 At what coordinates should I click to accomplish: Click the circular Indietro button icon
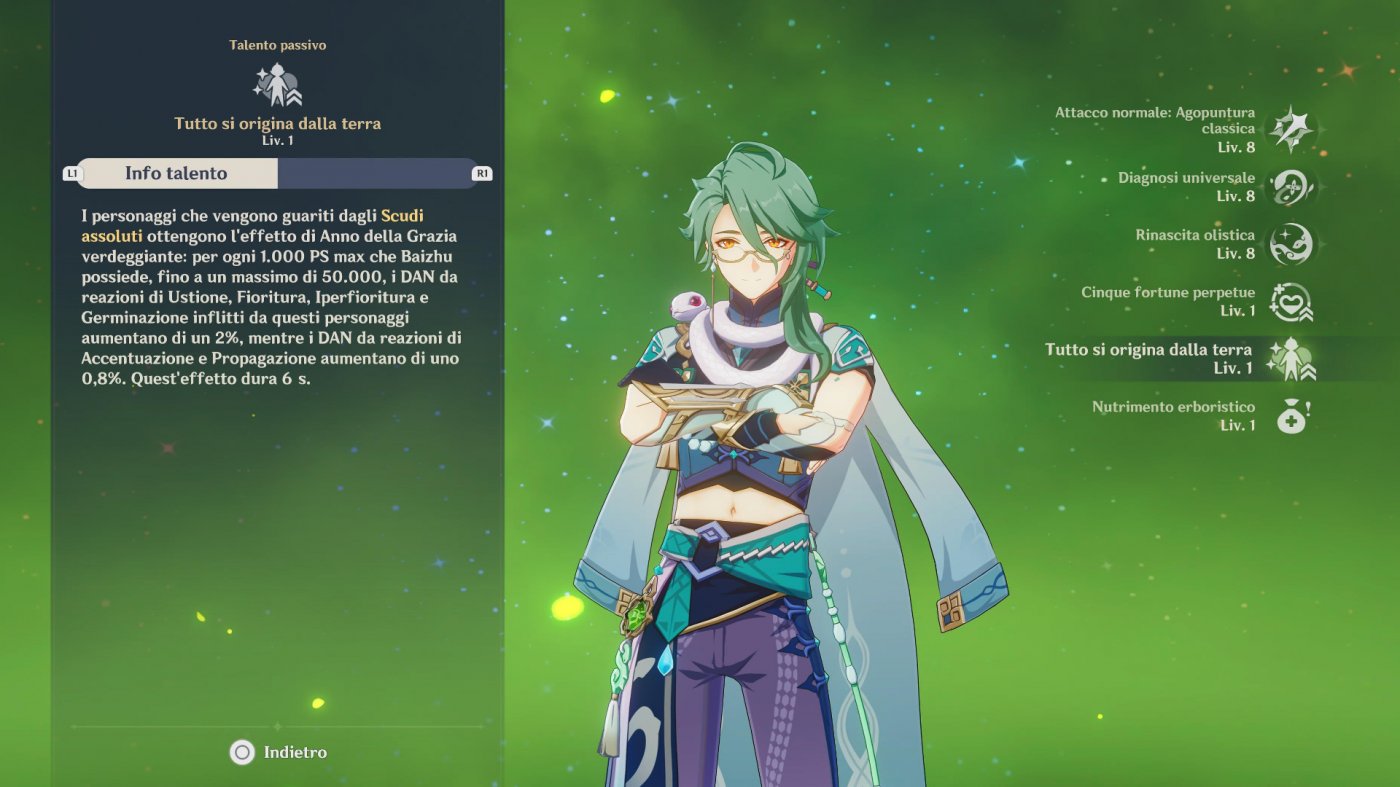[x=240, y=752]
